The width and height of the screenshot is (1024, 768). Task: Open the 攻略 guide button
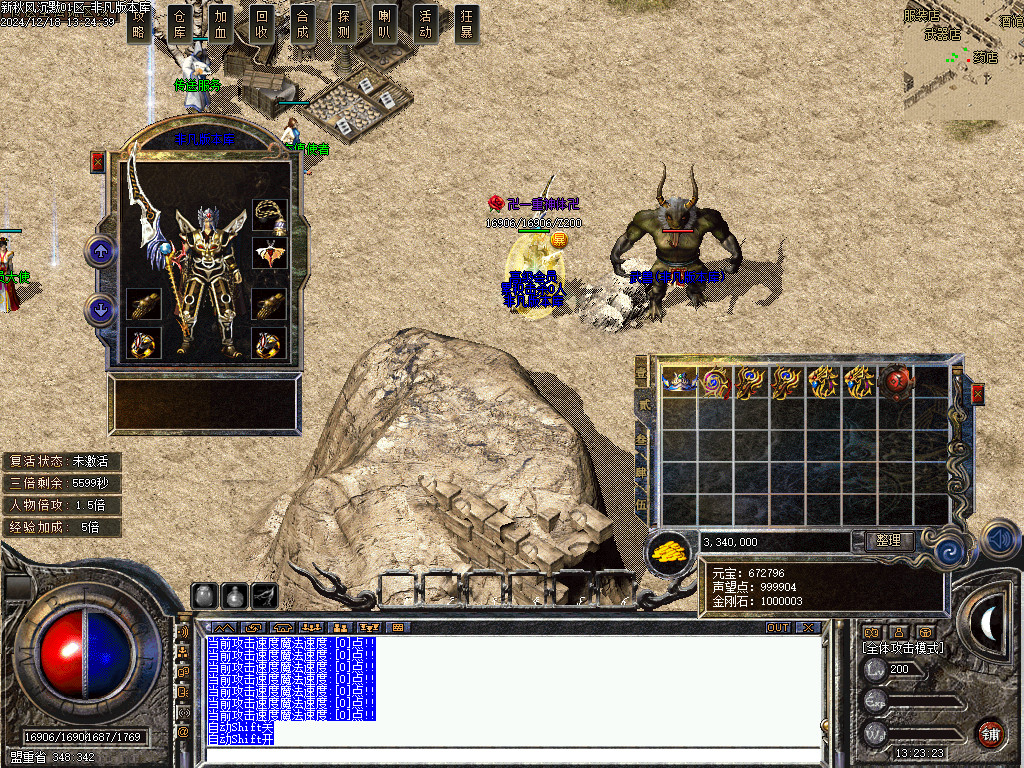139,24
